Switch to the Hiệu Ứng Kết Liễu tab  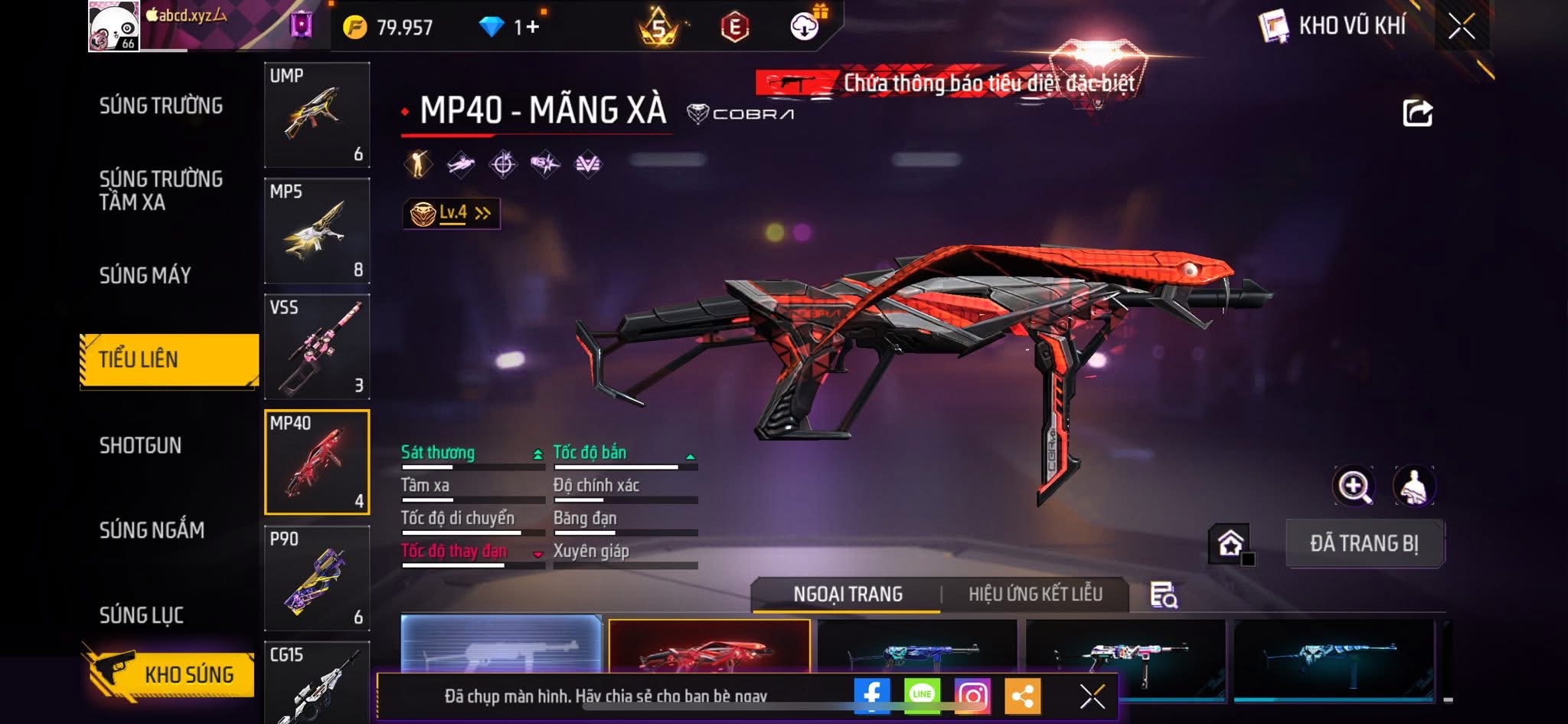pos(1035,594)
